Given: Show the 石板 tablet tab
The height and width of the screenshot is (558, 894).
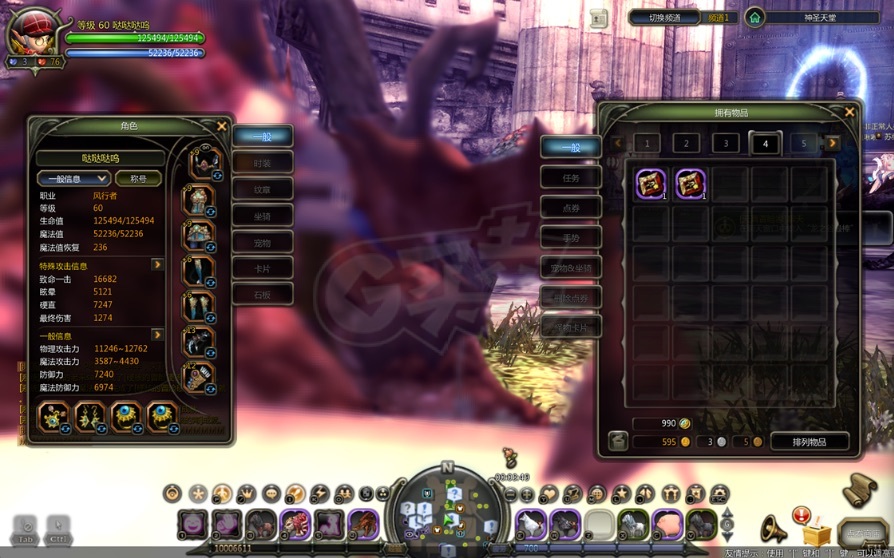Looking at the screenshot, I should click(x=262, y=295).
